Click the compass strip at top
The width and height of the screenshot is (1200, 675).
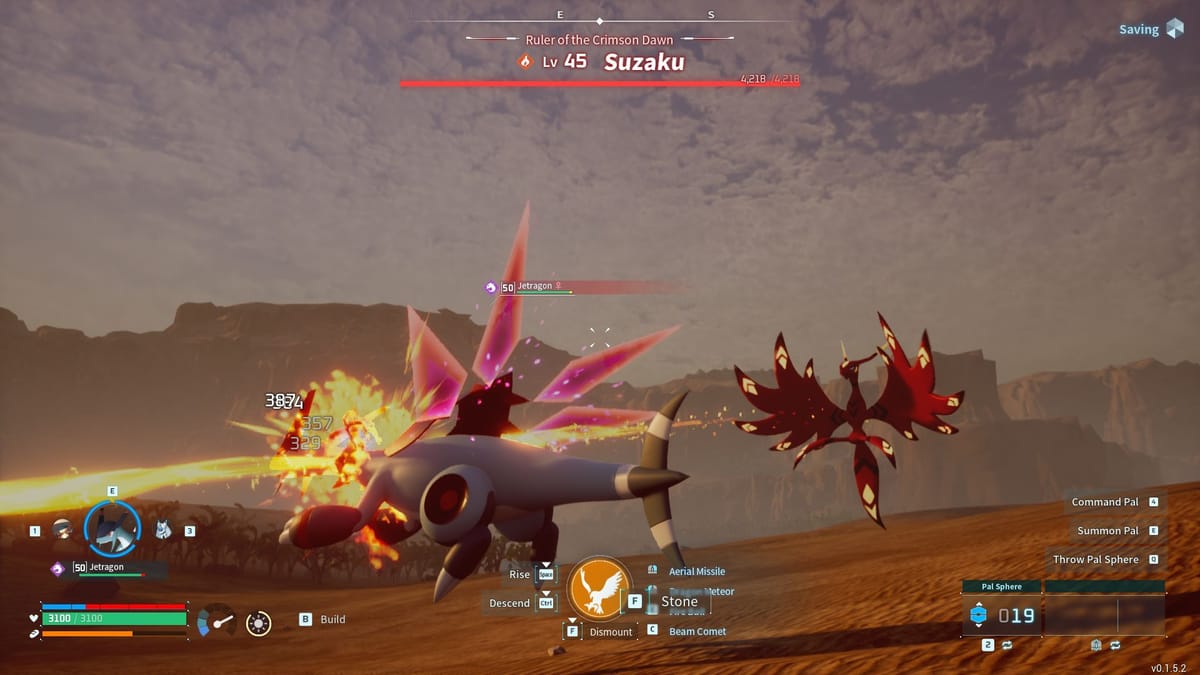pos(600,17)
